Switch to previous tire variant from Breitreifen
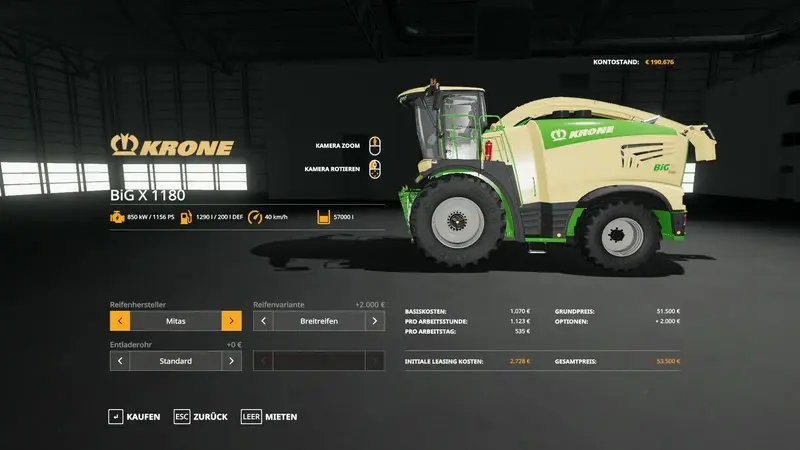Image resolution: width=800 pixels, height=450 pixels. tap(264, 321)
